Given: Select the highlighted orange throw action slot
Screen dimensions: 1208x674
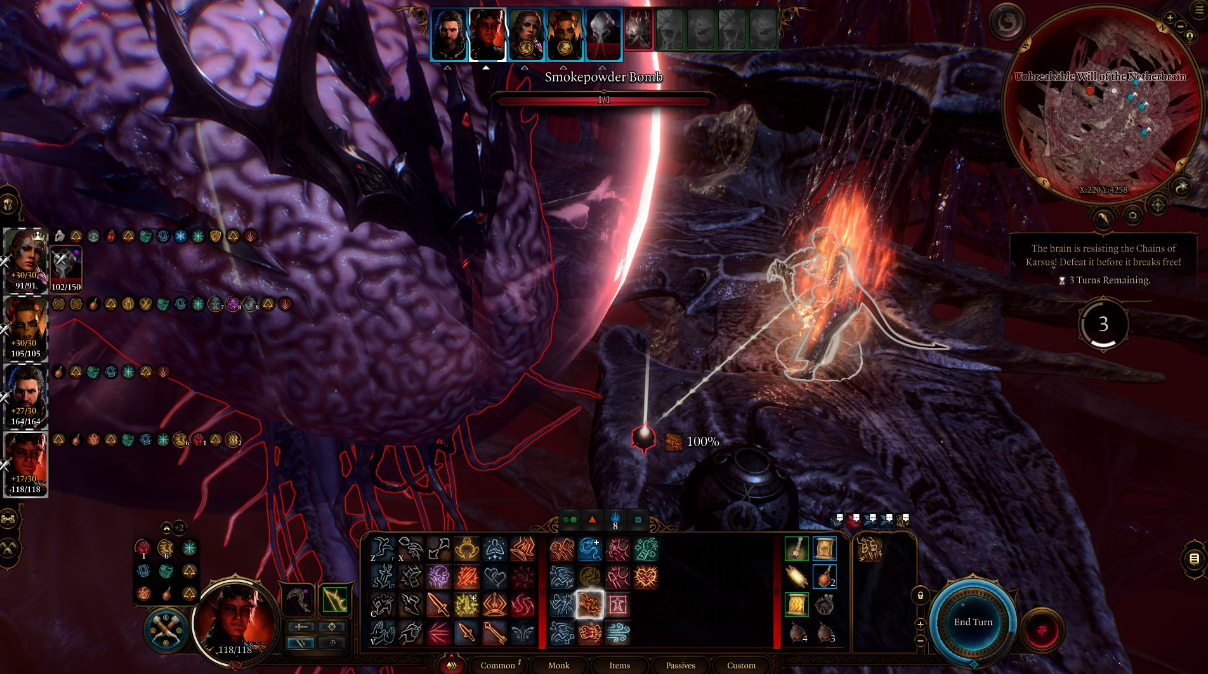Looking at the screenshot, I should (x=590, y=604).
